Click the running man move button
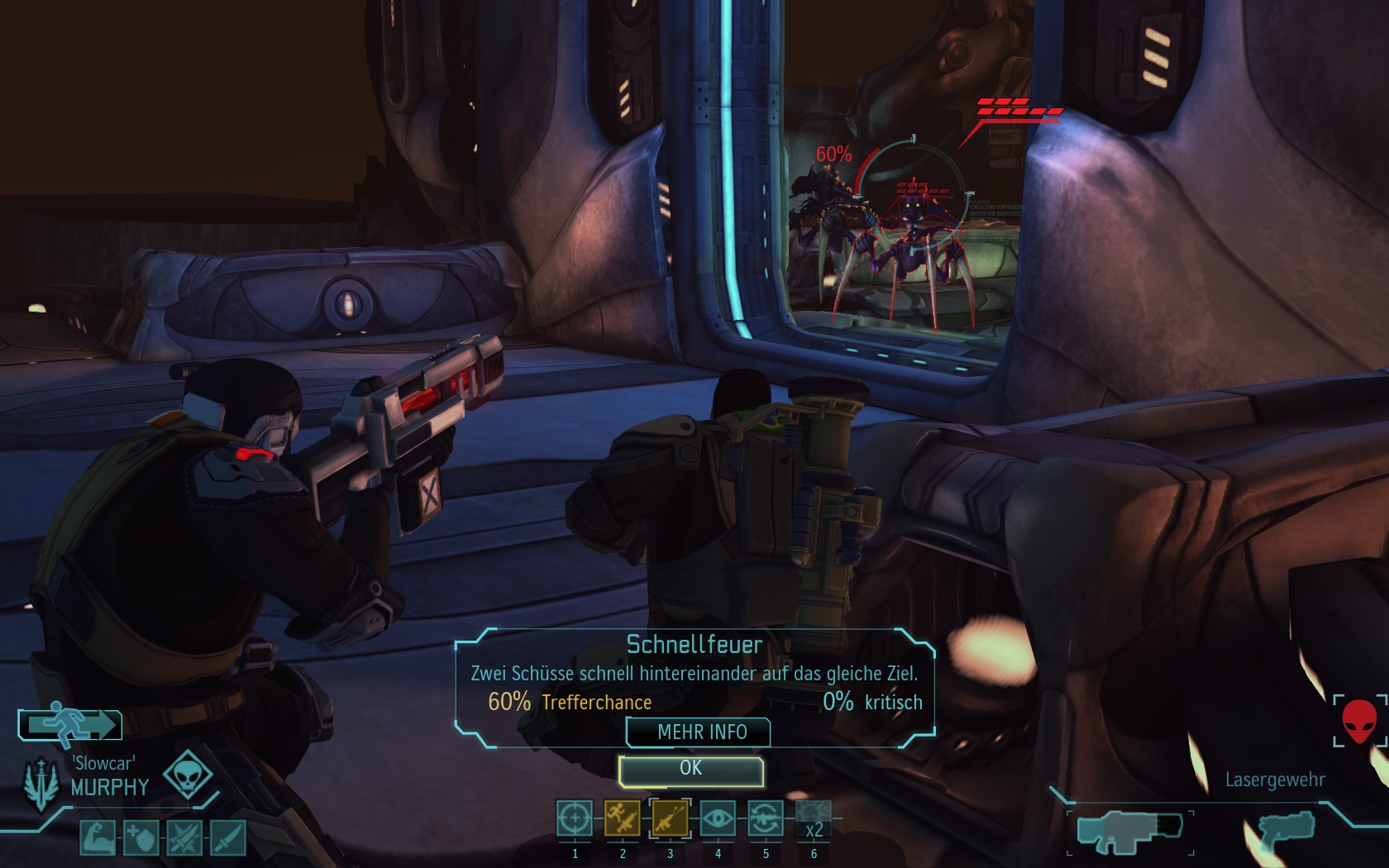 (71, 725)
